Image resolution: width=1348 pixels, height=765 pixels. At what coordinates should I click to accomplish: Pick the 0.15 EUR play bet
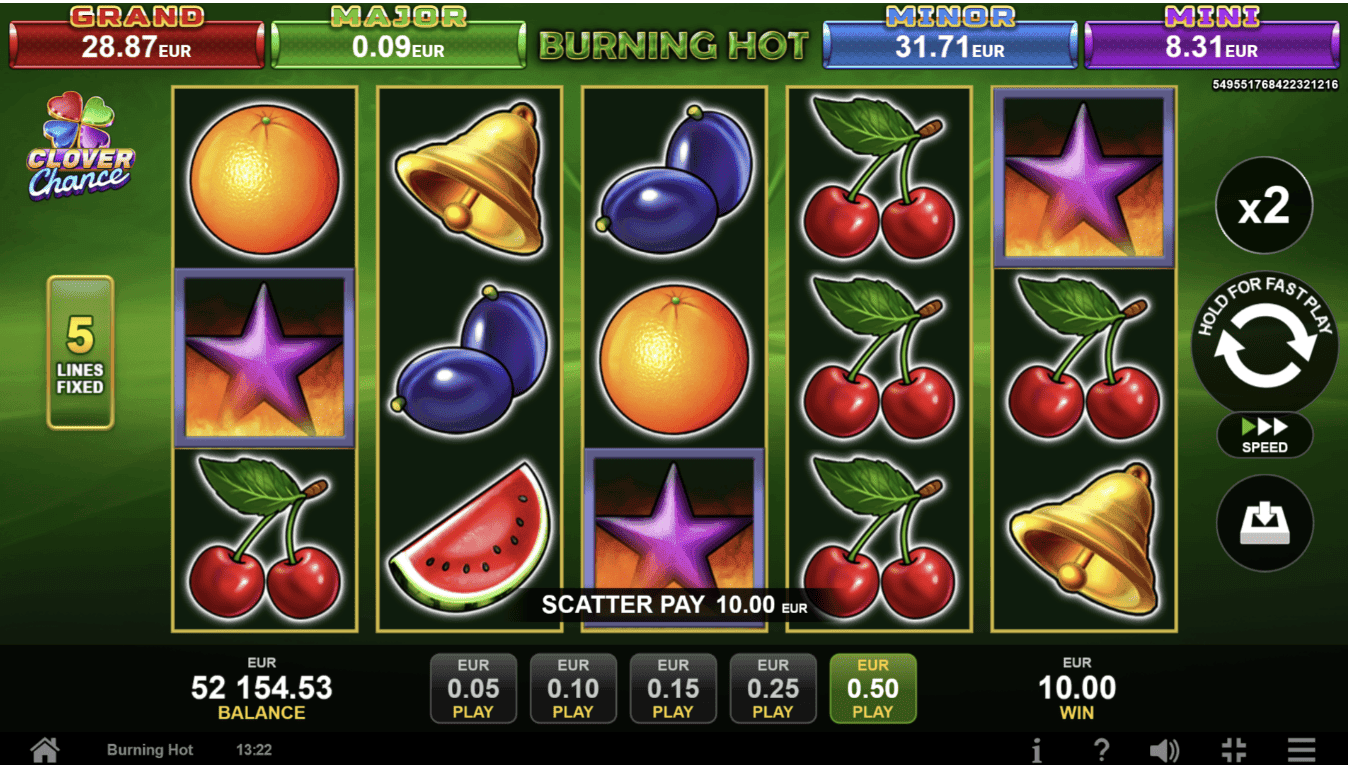click(x=673, y=688)
